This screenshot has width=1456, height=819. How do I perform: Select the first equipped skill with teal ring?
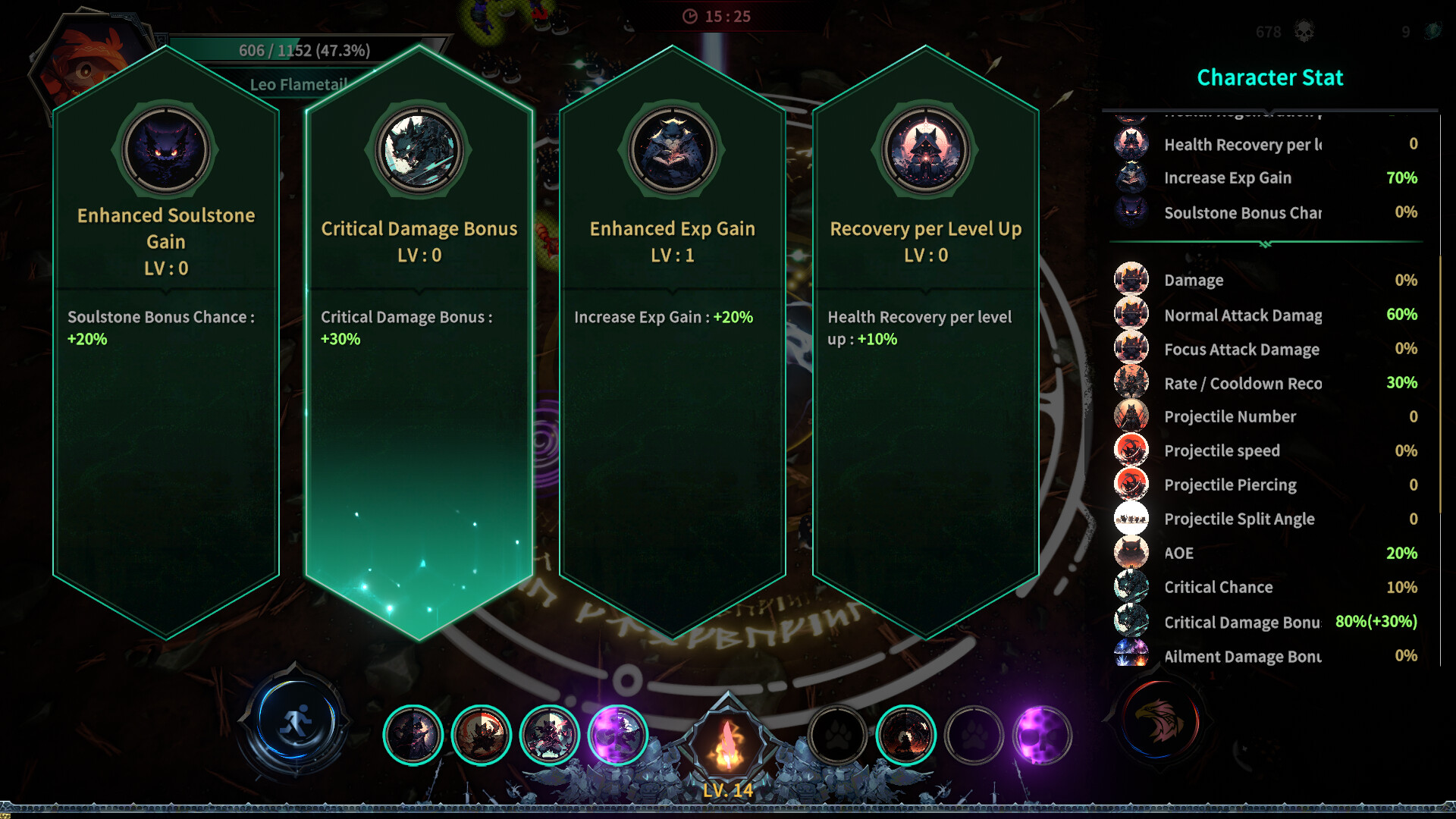pyautogui.click(x=414, y=734)
